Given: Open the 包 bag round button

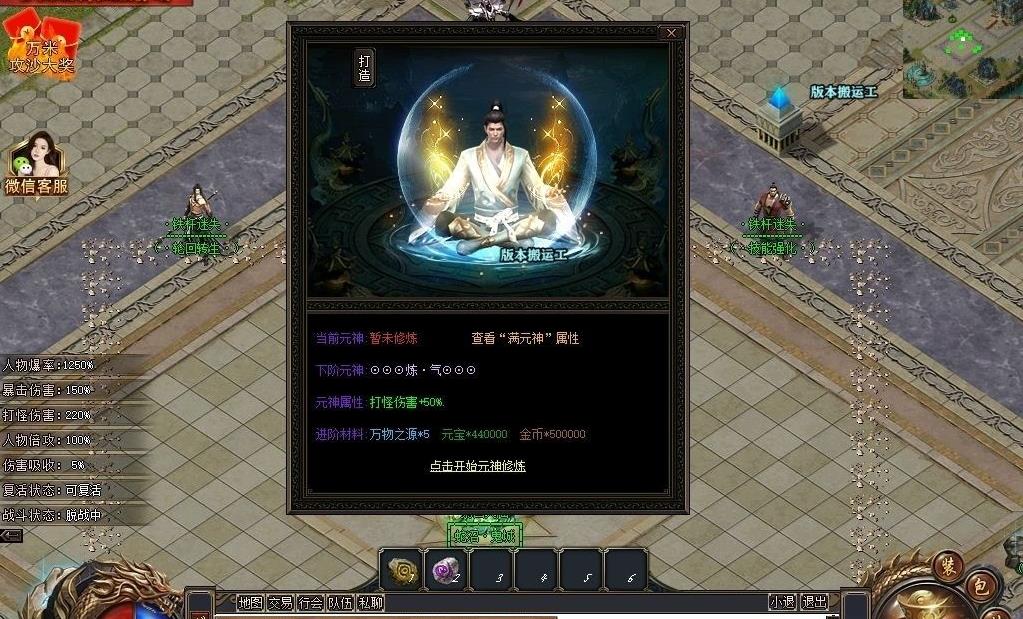Looking at the screenshot, I should click(x=982, y=586).
